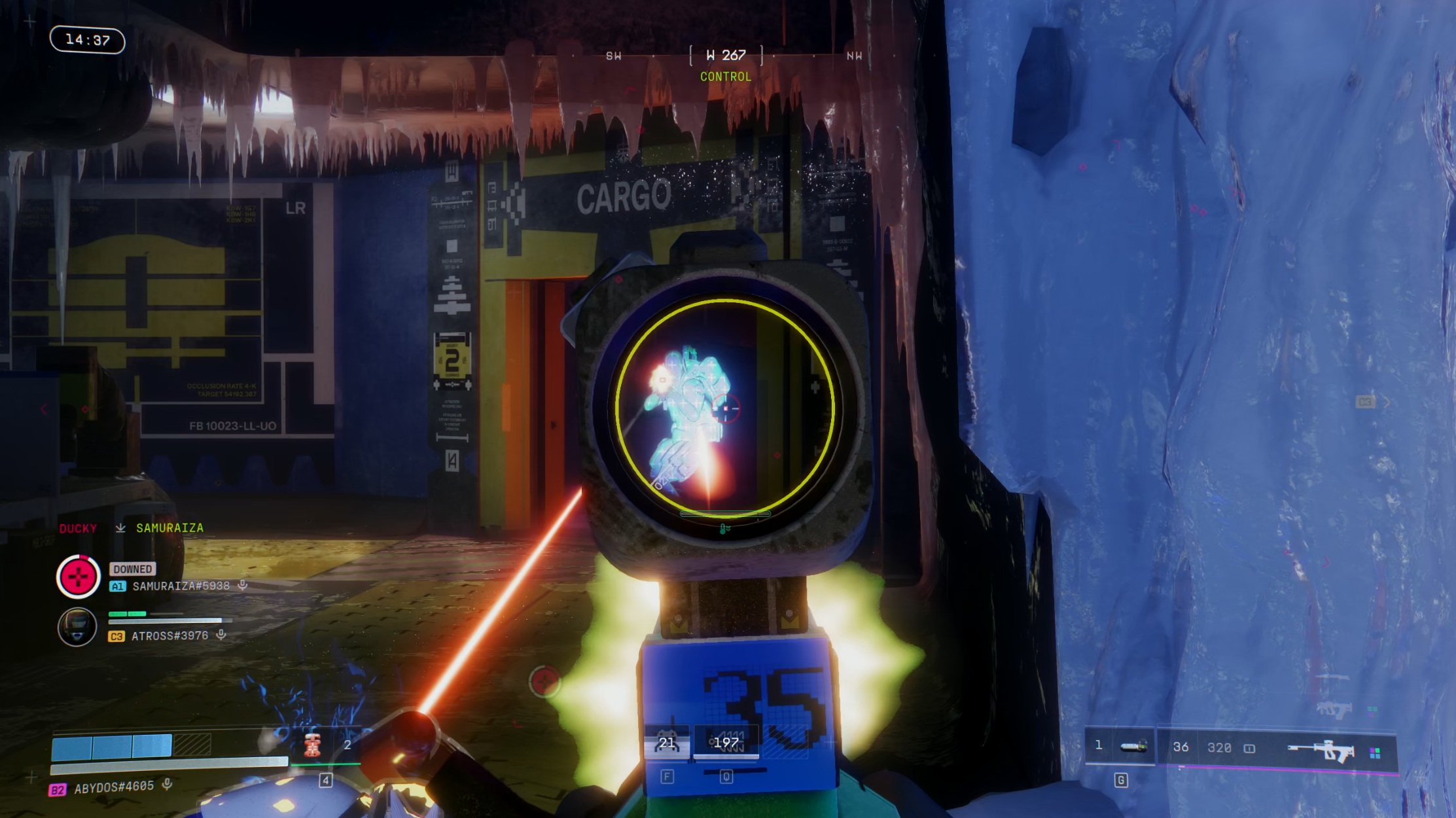Viewport: 1456px width, 818px height.
Task: Click the downed SAMURAIZA red portrait
Action: pyautogui.click(x=78, y=577)
